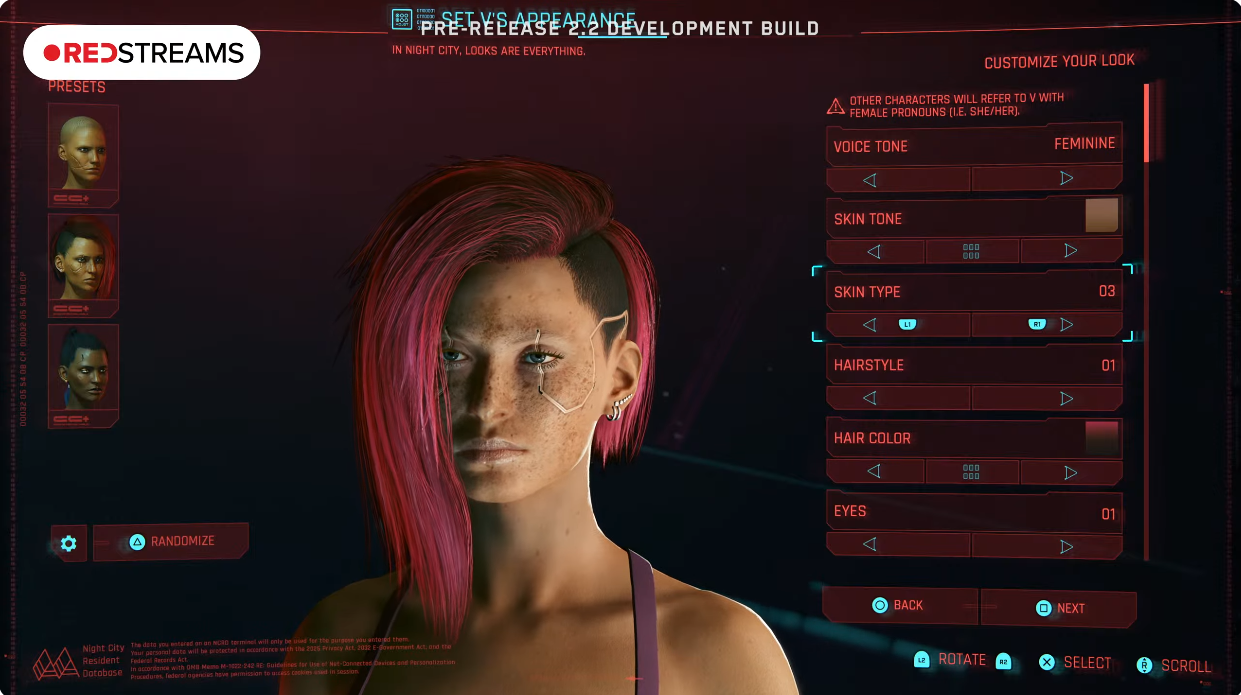Set Eyes to the next option
The width and height of the screenshot is (1241, 695).
(1047, 545)
